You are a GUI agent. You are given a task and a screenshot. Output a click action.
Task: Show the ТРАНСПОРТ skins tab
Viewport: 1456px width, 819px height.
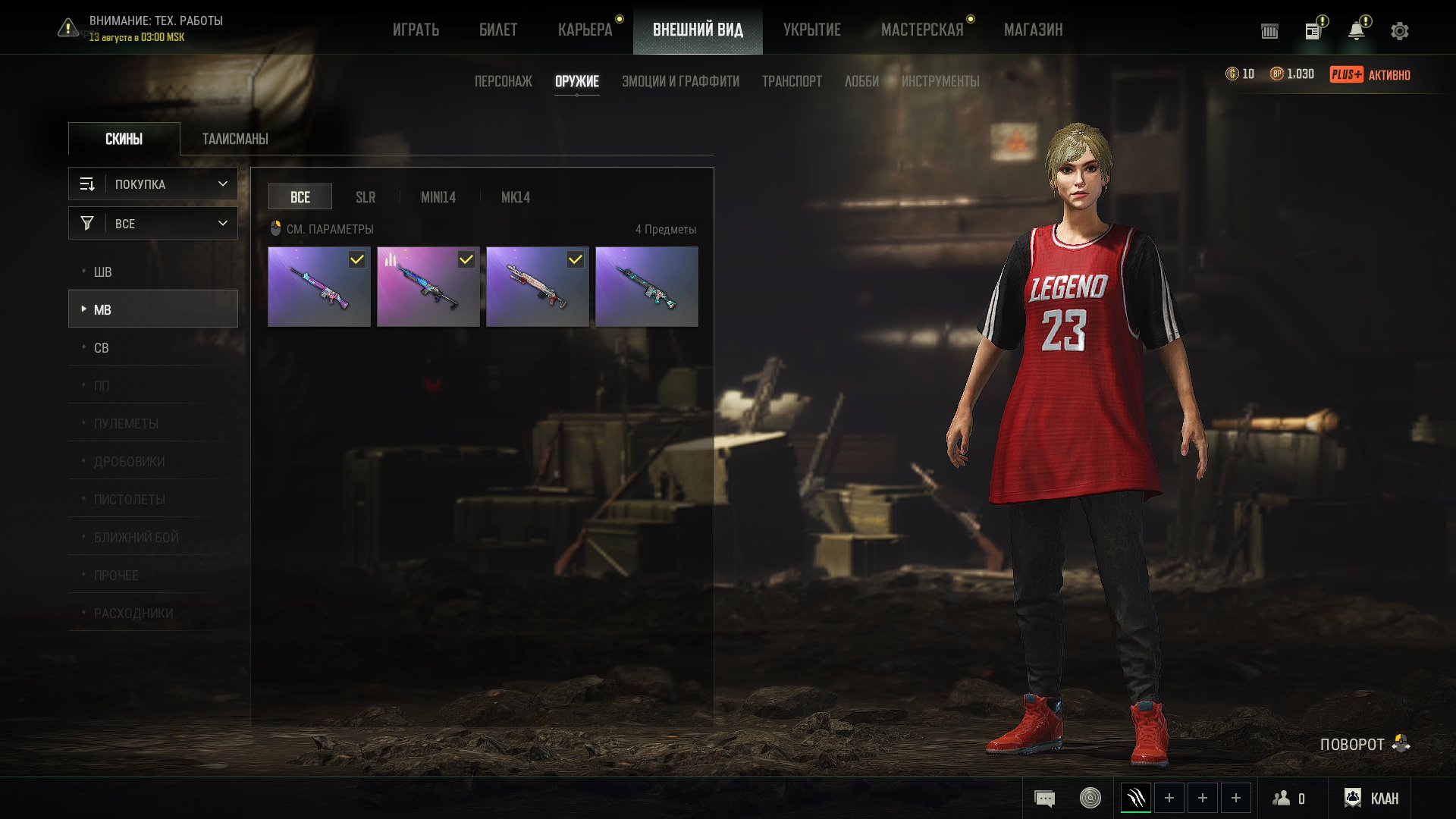792,81
